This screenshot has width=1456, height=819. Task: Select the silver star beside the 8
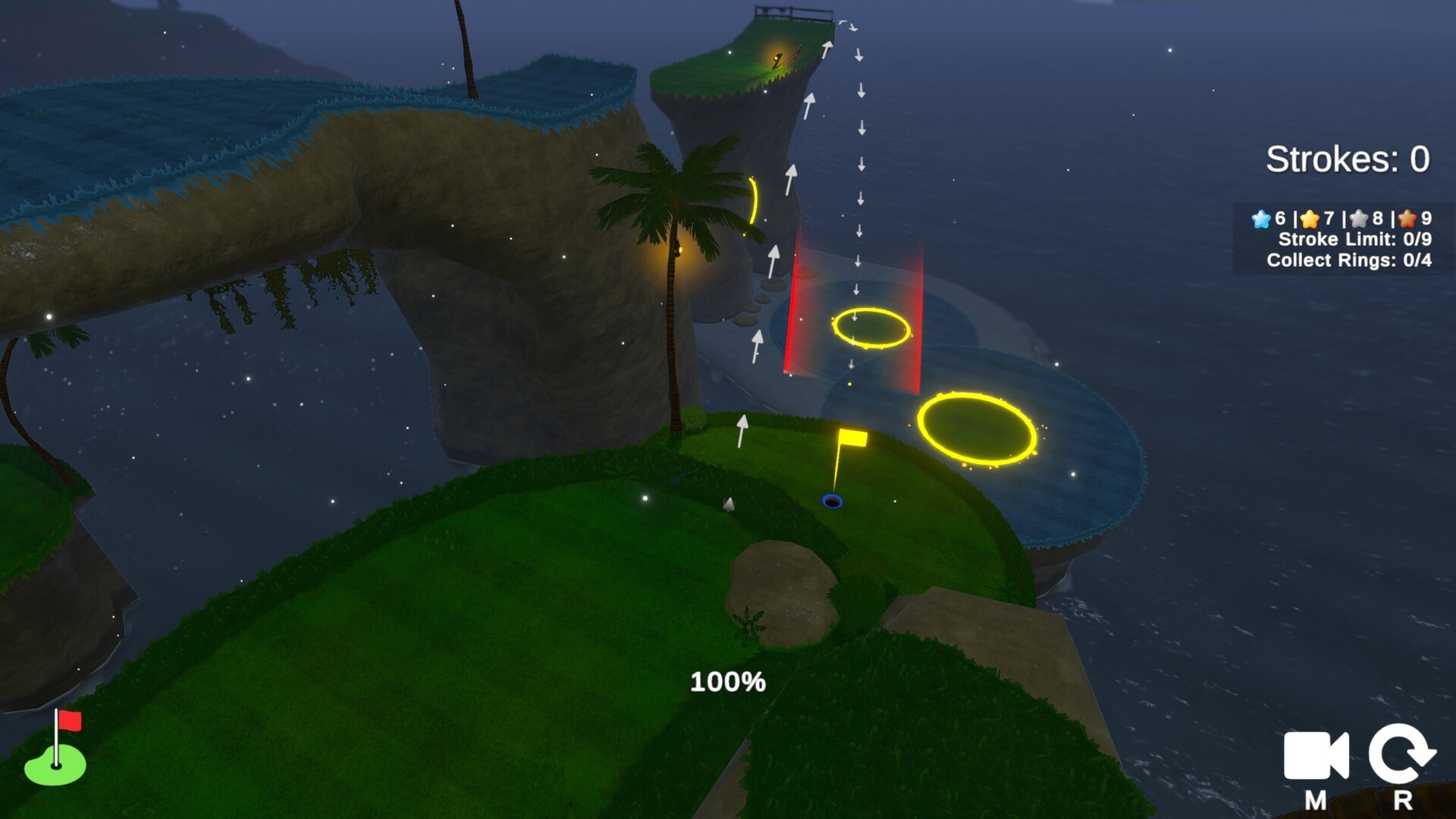click(x=1358, y=221)
